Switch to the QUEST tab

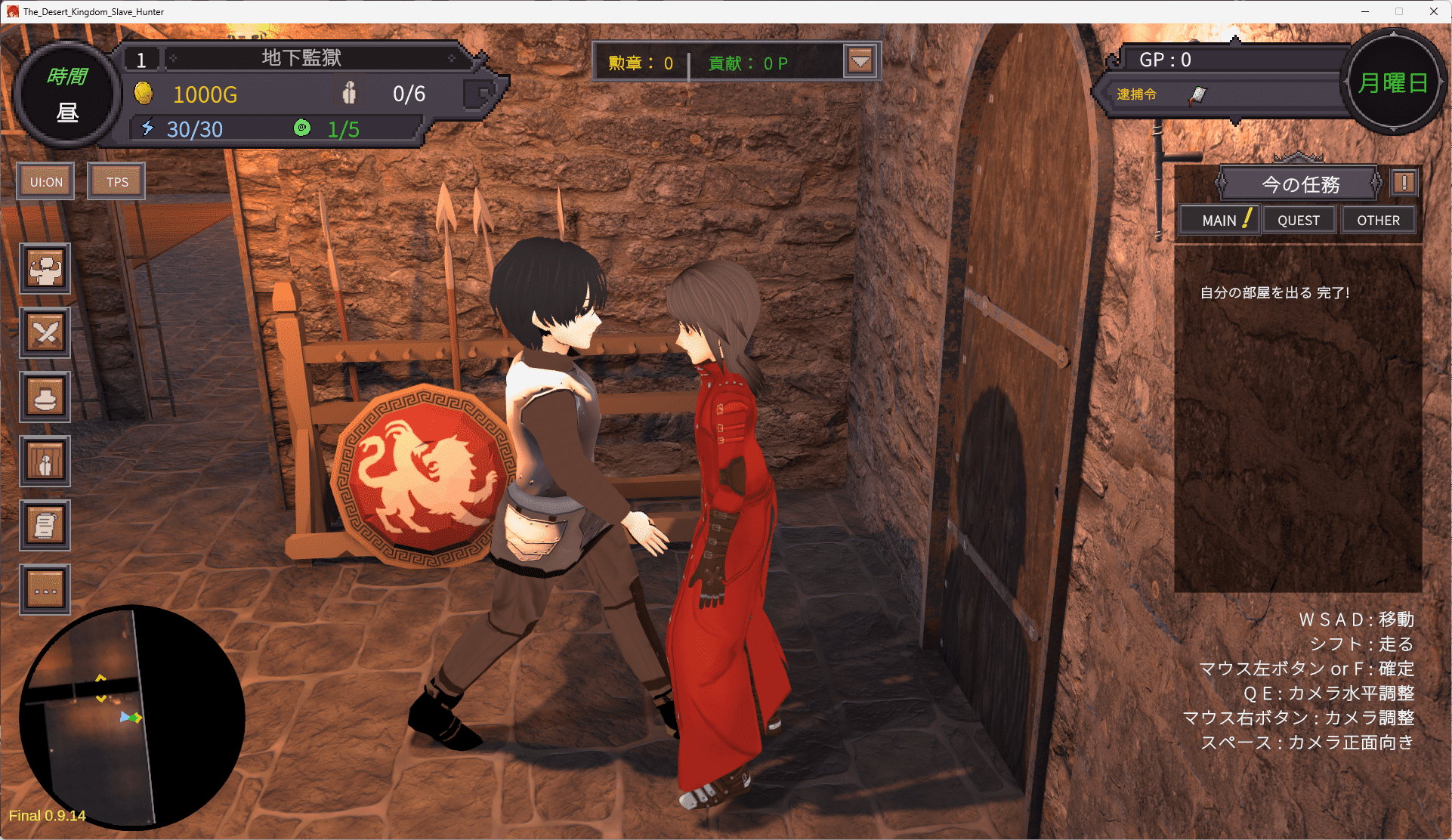(1299, 221)
